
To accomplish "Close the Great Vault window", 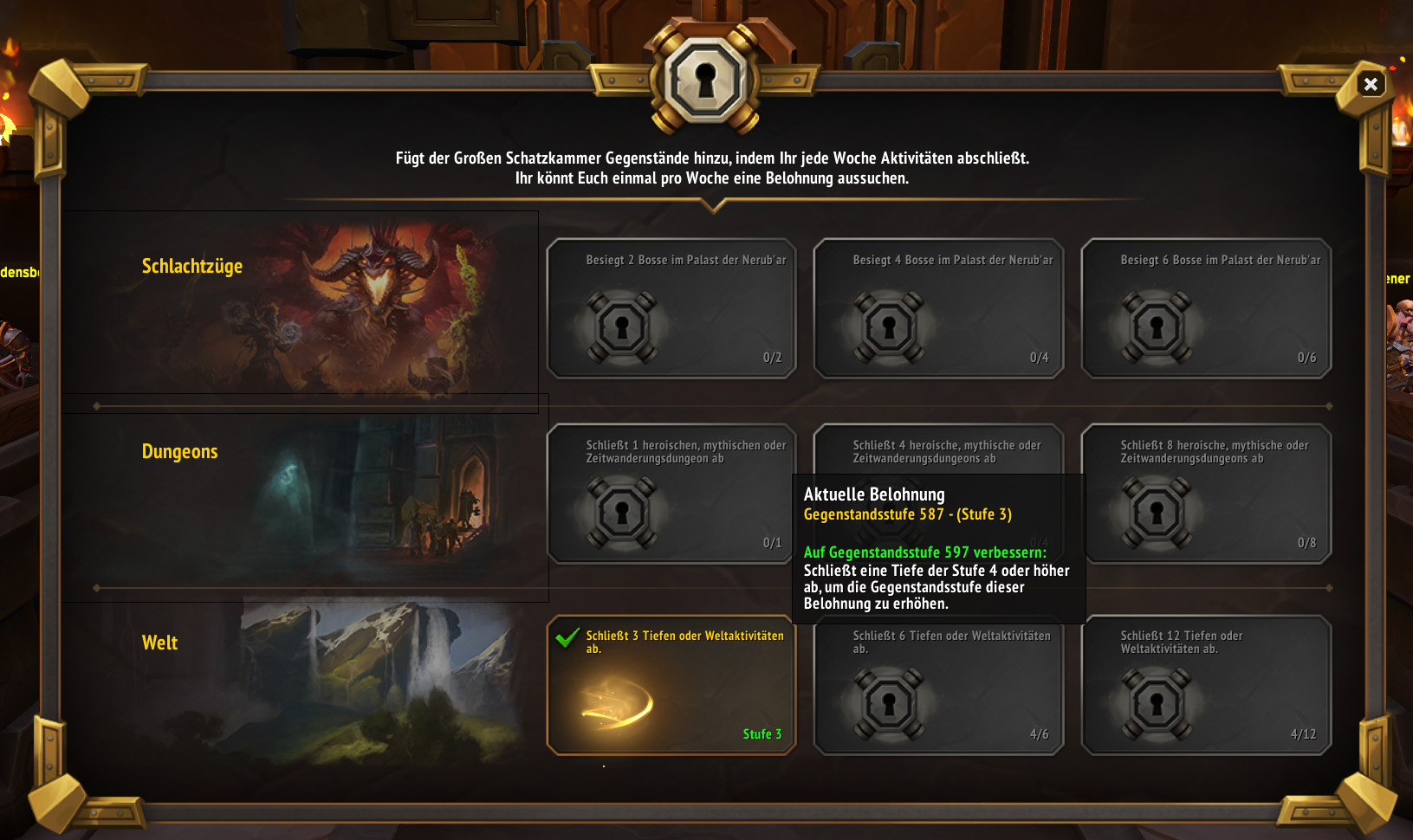I will (x=1371, y=84).
